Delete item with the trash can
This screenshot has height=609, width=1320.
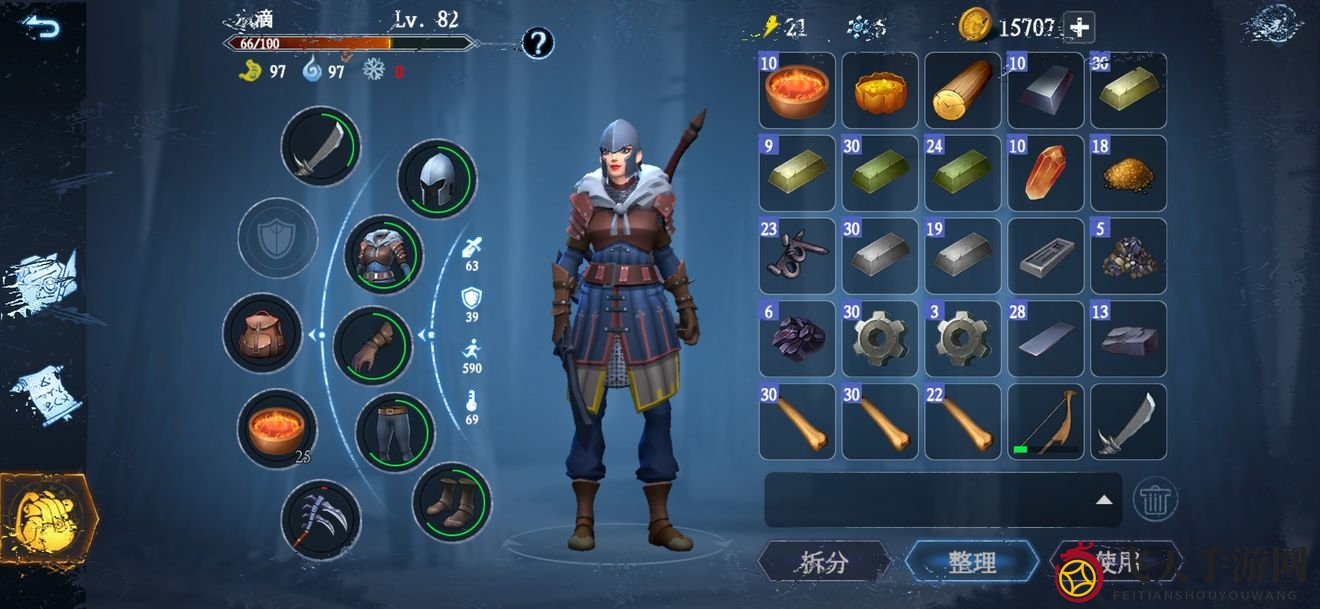[x=1155, y=498]
